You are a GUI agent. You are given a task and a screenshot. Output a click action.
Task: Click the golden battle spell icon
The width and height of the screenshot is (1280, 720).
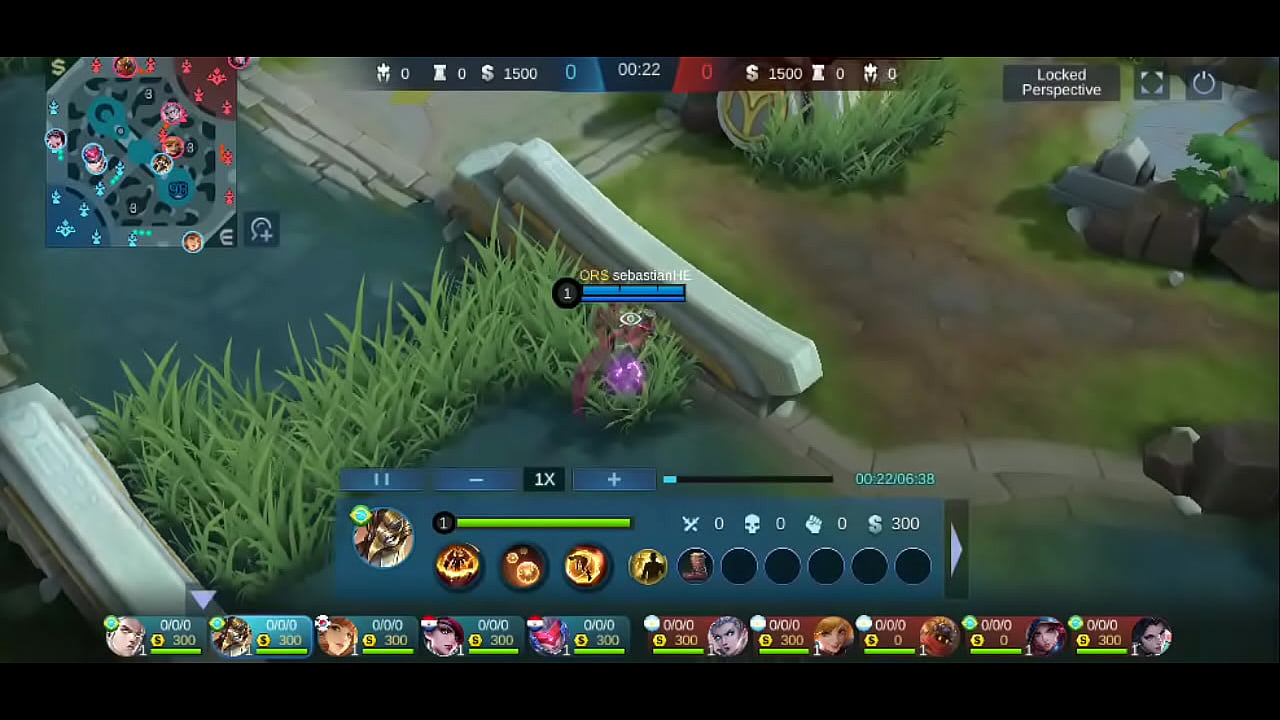click(648, 566)
